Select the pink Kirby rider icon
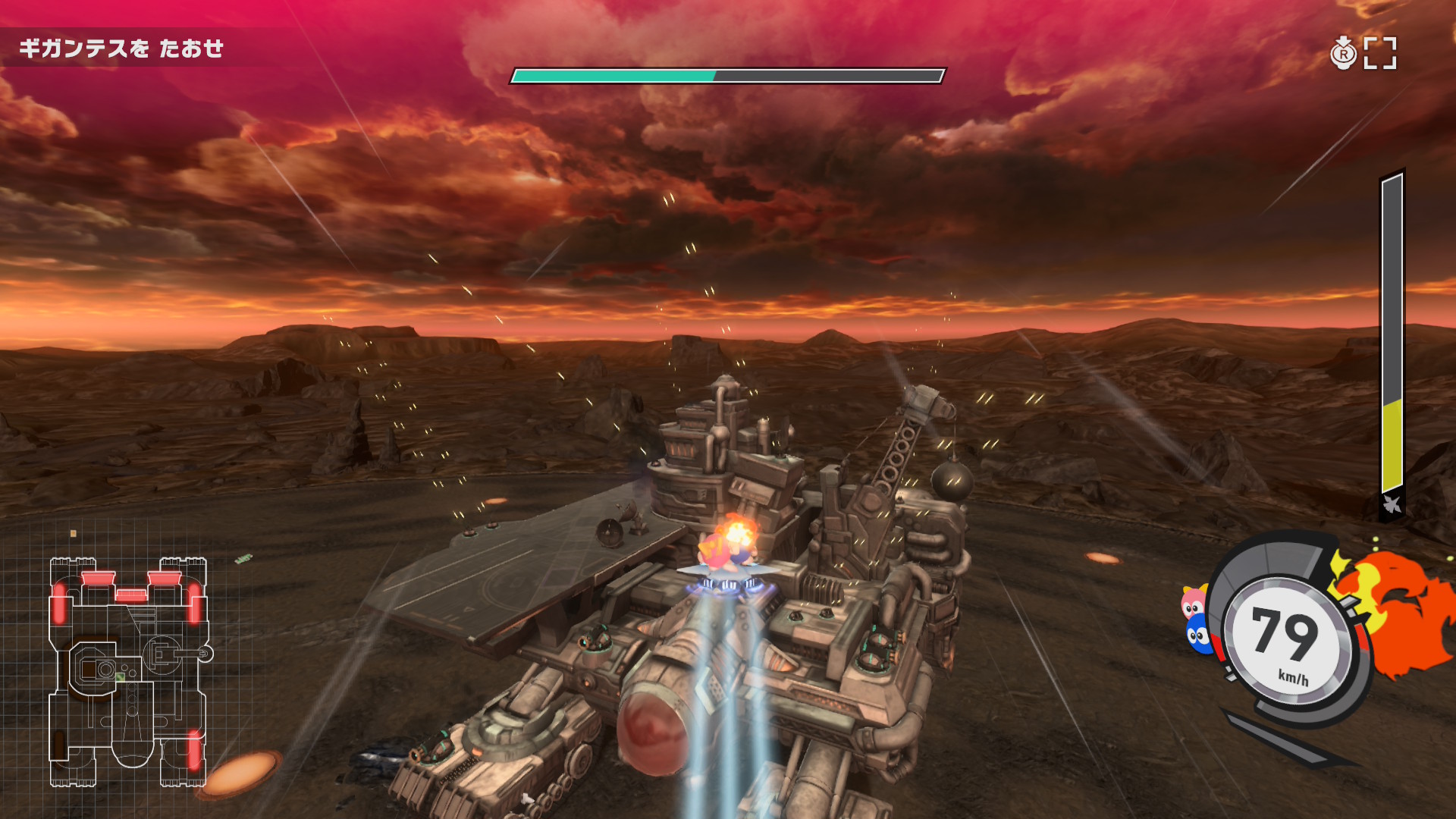1456x819 pixels. point(1193,603)
